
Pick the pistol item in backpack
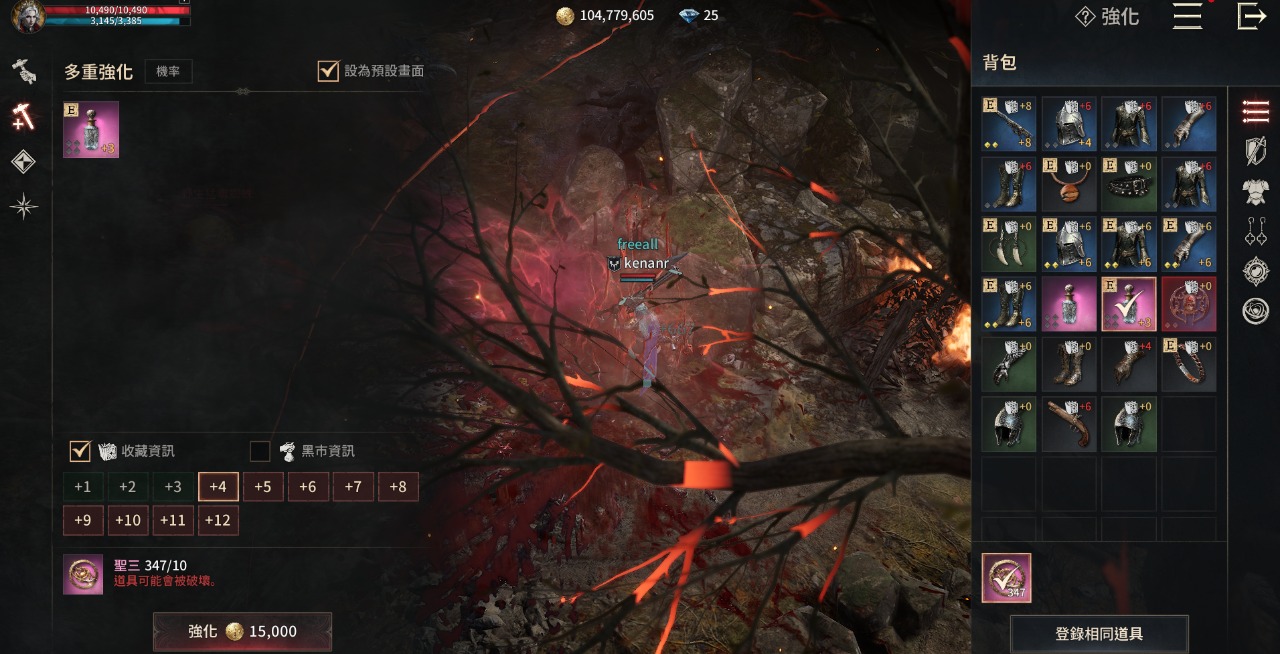[1069, 424]
